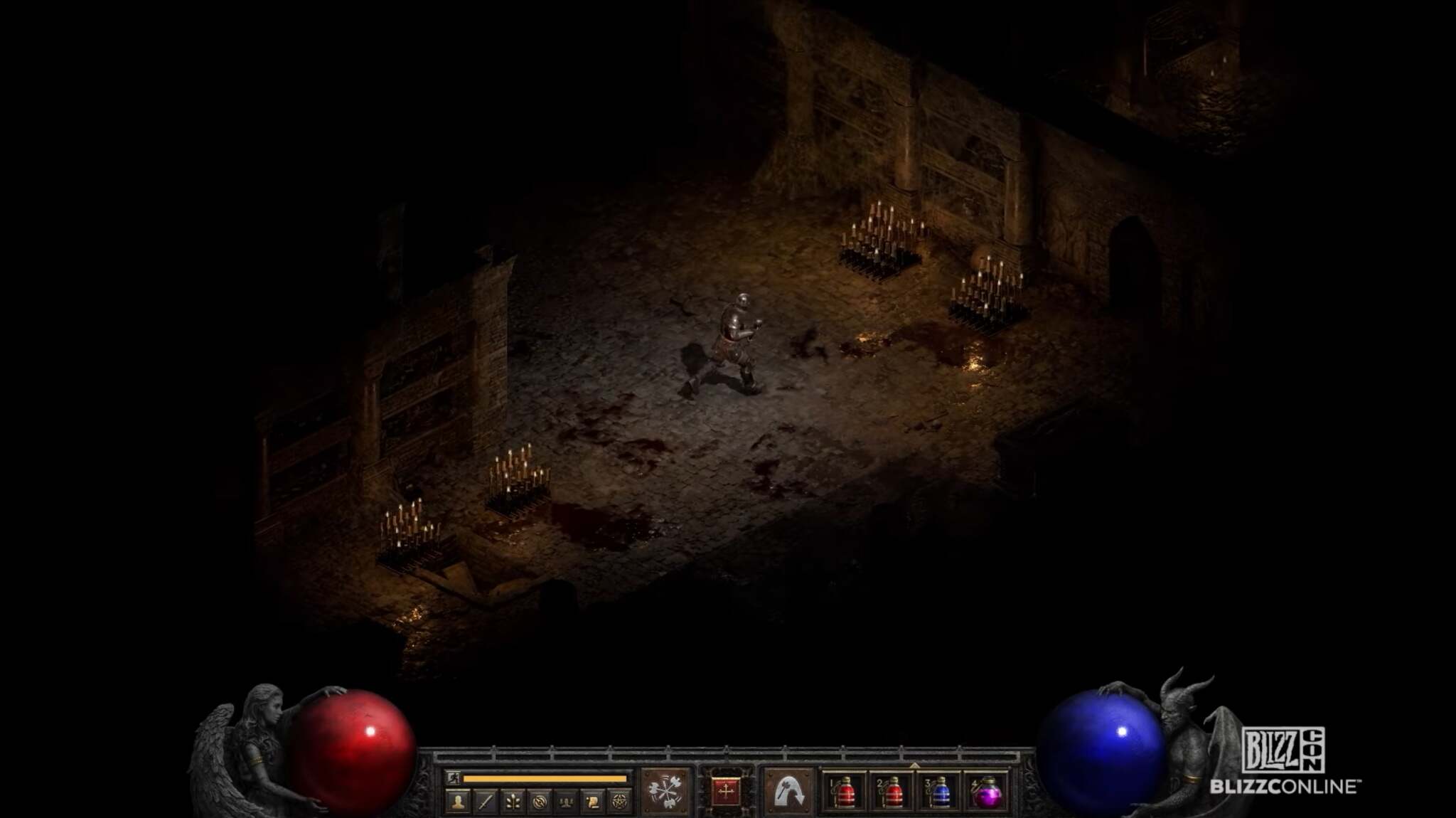This screenshot has width=1456, height=818.
Task: Select the red potion in belt slot 2
Action: coord(894,794)
